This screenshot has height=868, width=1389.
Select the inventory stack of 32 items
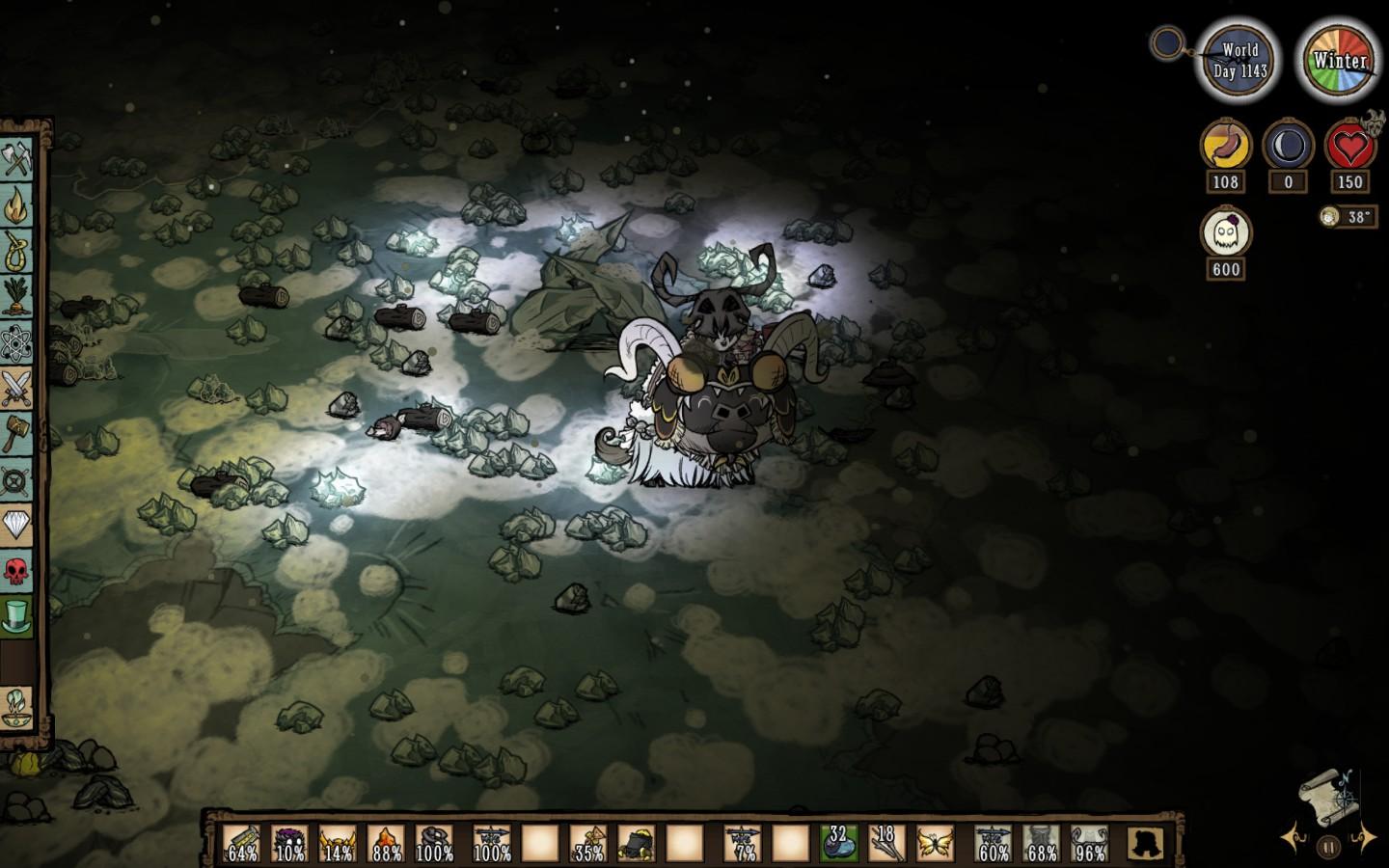pos(838,843)
